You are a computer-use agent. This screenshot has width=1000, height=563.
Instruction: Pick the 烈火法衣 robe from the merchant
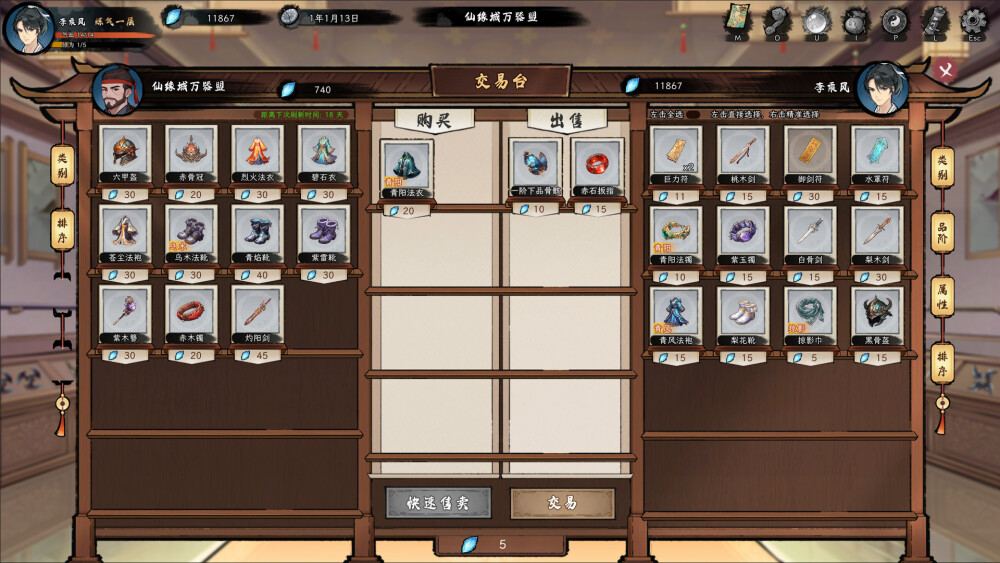click(x=258, y=151)
